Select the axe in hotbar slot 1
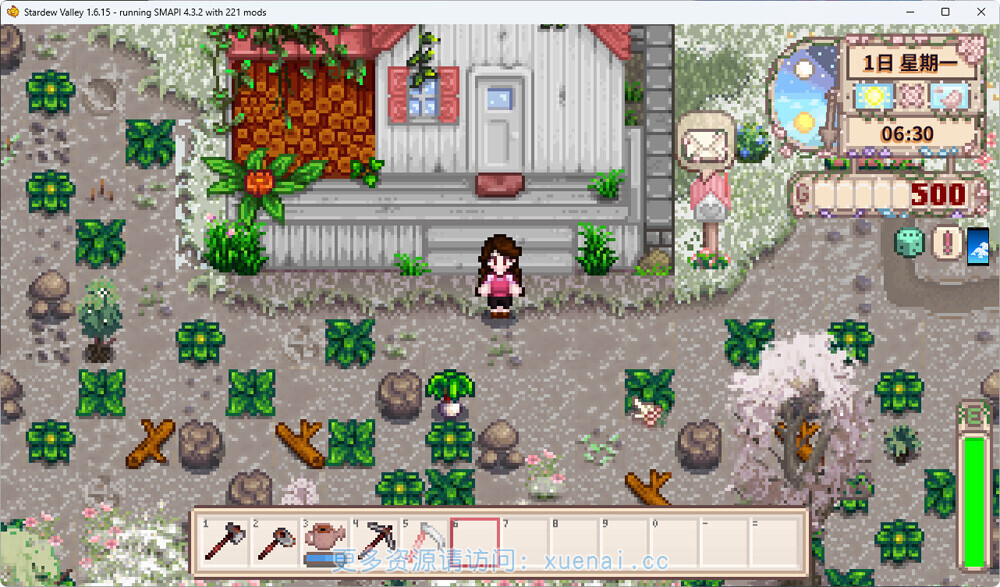The width and height of the screenshot is (1000, 587). click(224, 541)
